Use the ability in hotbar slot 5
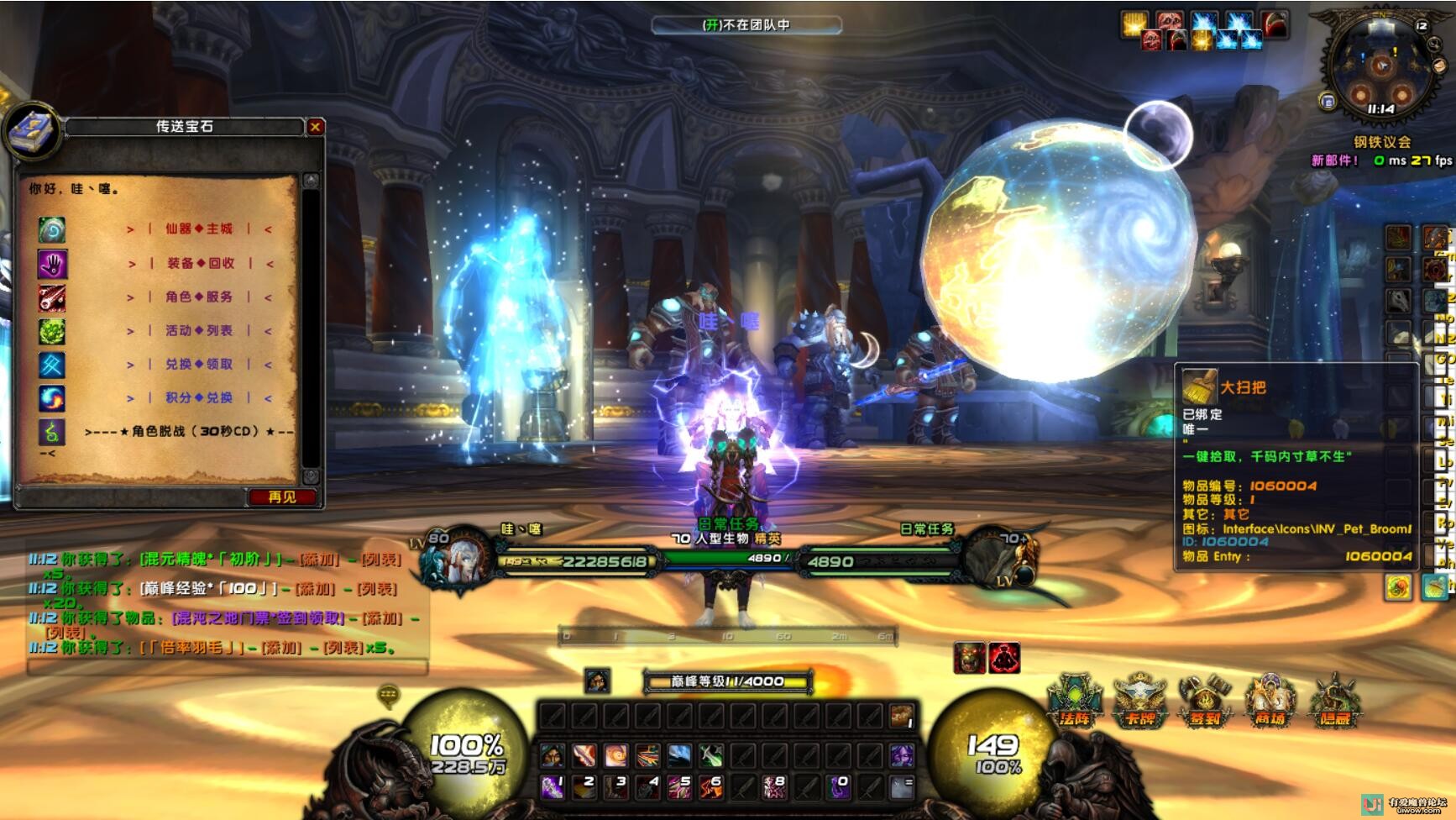Image resolution: width=1456 pixels, height=820 pixels. [x=679, y=787]
